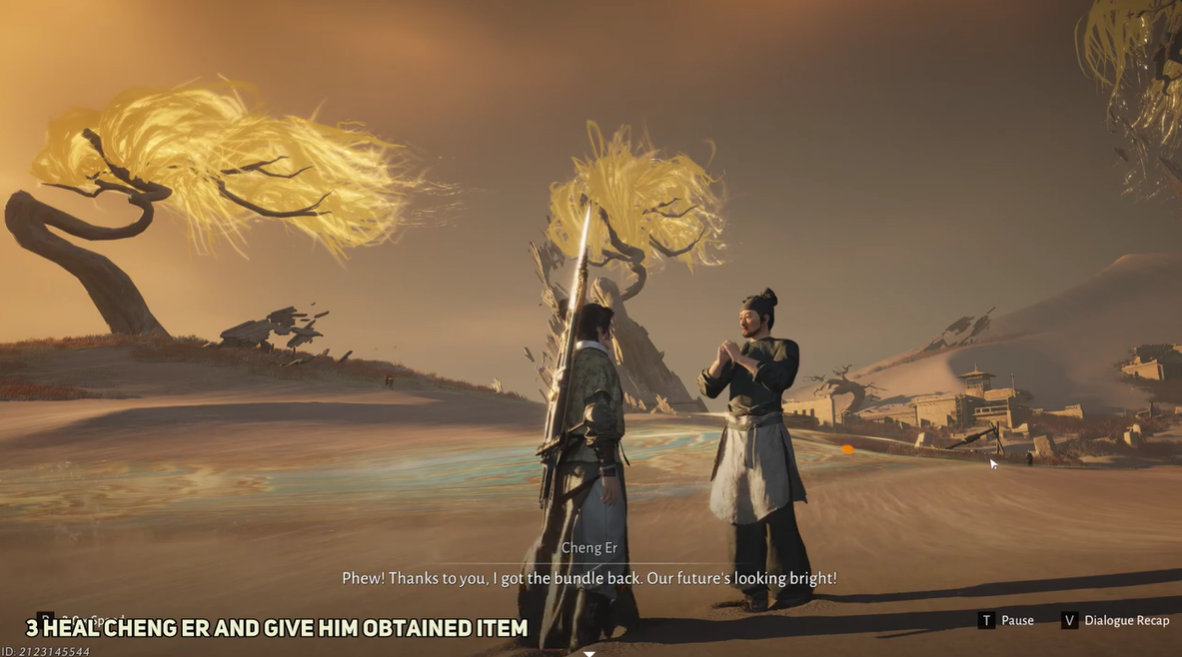
Task: Pause the dialogue scene
Action: tap(1006, 621)
